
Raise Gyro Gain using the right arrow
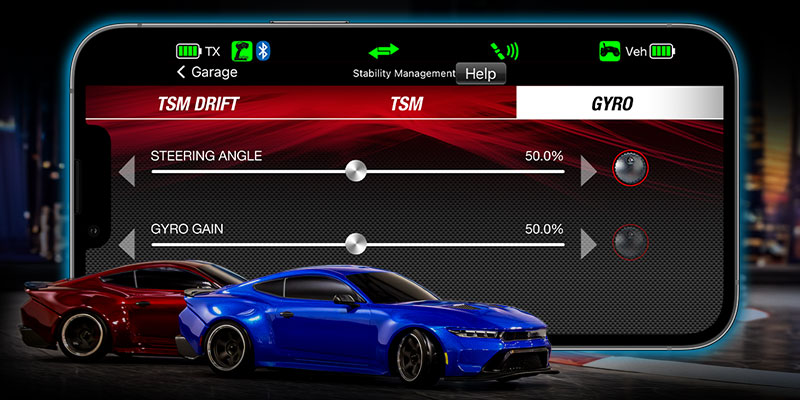tap(588, 243)
